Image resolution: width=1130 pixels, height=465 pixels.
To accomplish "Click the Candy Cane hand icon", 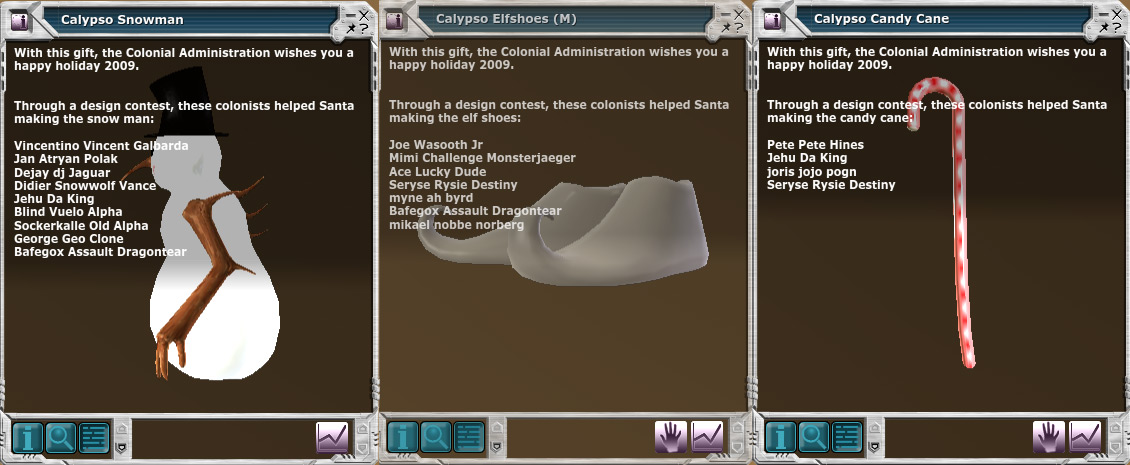I will tap(1049, 437).
